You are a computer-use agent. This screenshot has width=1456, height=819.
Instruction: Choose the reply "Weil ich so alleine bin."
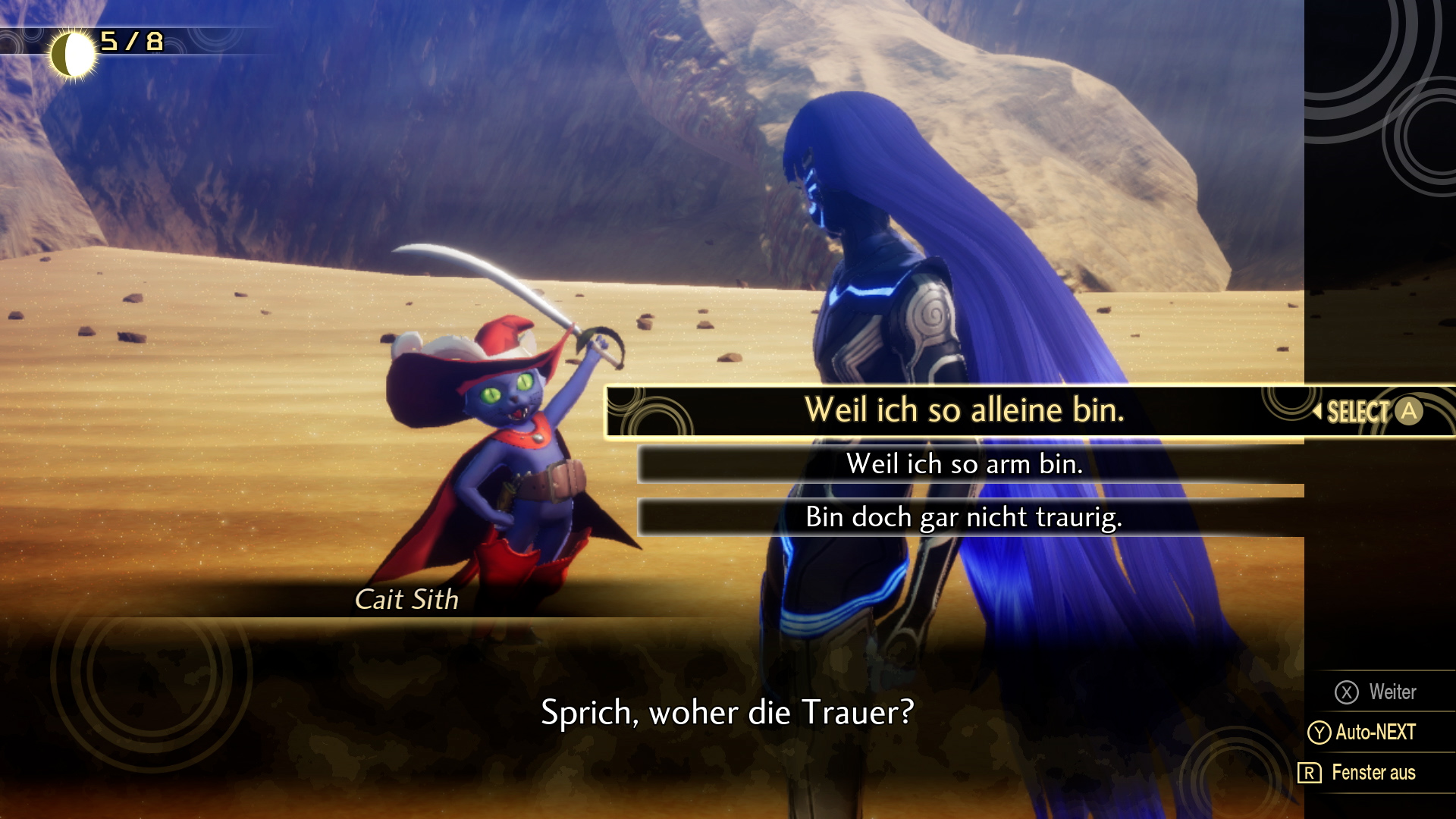coord(963,411)
